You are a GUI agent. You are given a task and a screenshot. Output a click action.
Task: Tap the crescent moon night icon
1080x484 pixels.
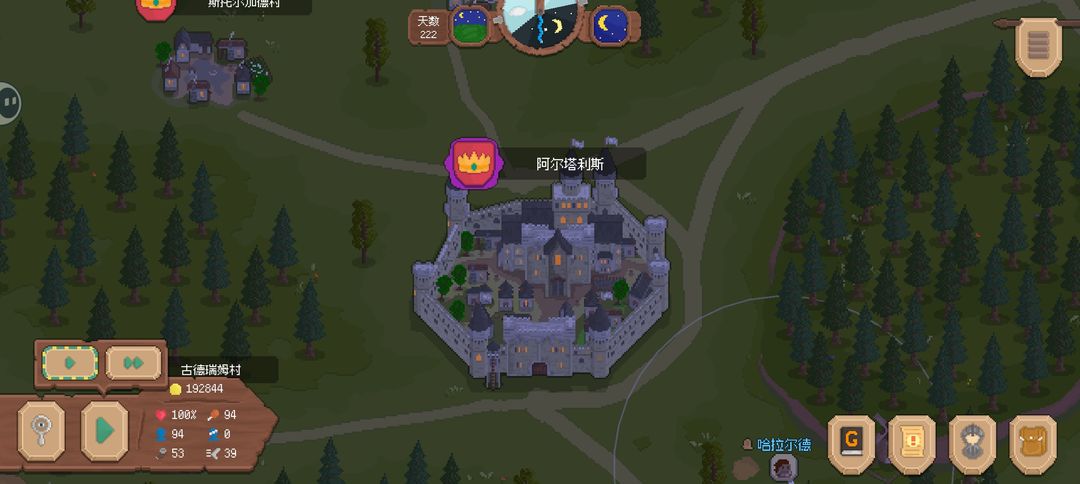(x=610, y=25)
